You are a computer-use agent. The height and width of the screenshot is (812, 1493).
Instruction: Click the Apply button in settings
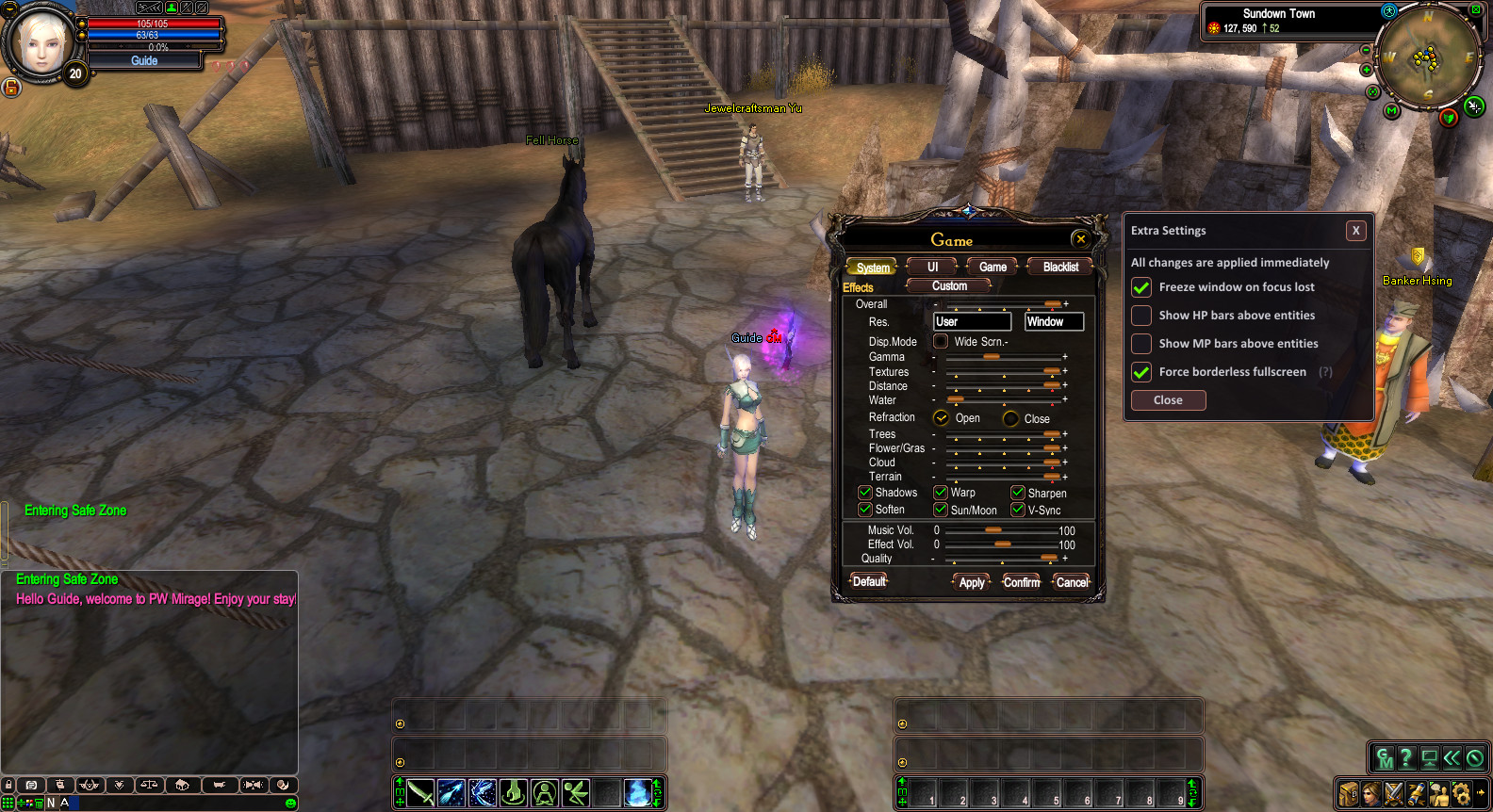(x=972, y=582)
